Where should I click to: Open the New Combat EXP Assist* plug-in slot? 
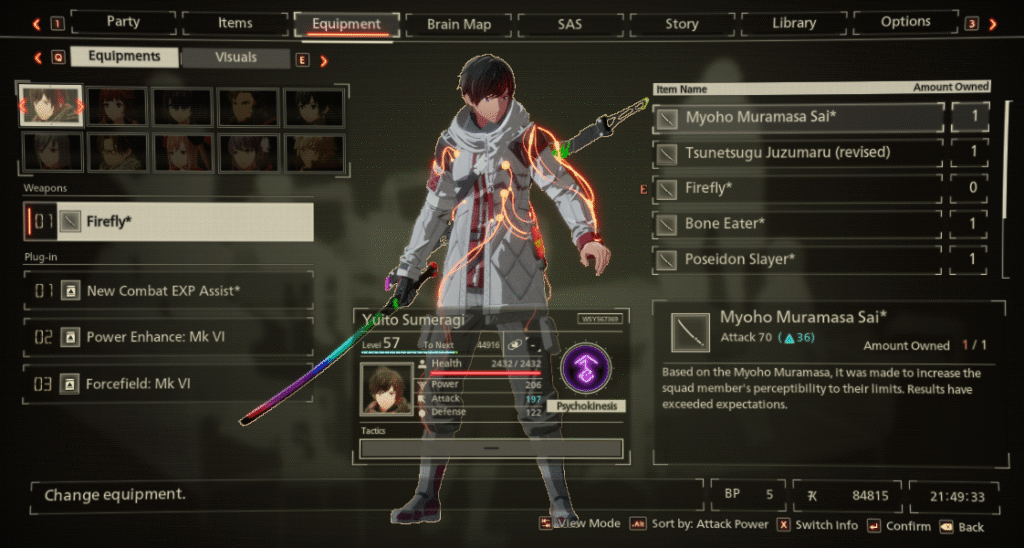point(168,291)
